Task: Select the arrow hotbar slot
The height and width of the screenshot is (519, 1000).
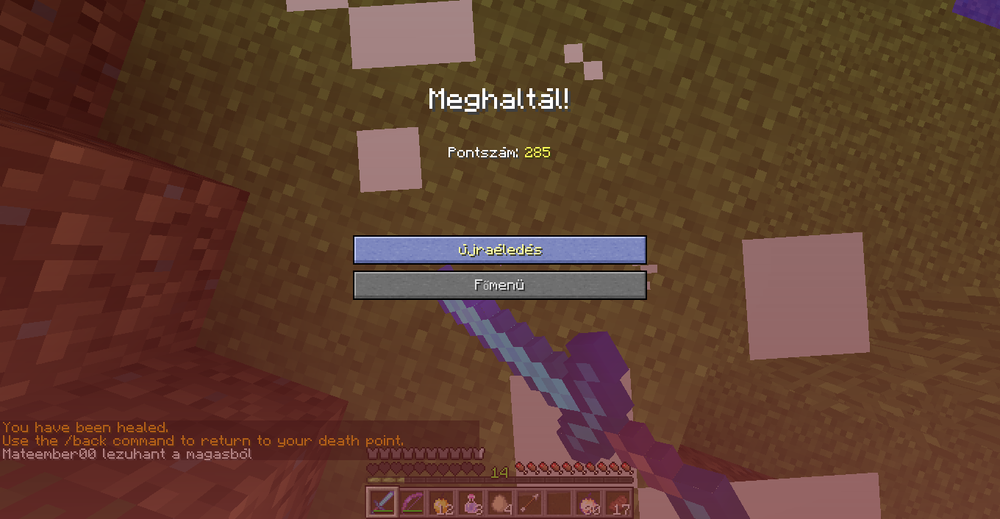Action: [x=529, y=502]
